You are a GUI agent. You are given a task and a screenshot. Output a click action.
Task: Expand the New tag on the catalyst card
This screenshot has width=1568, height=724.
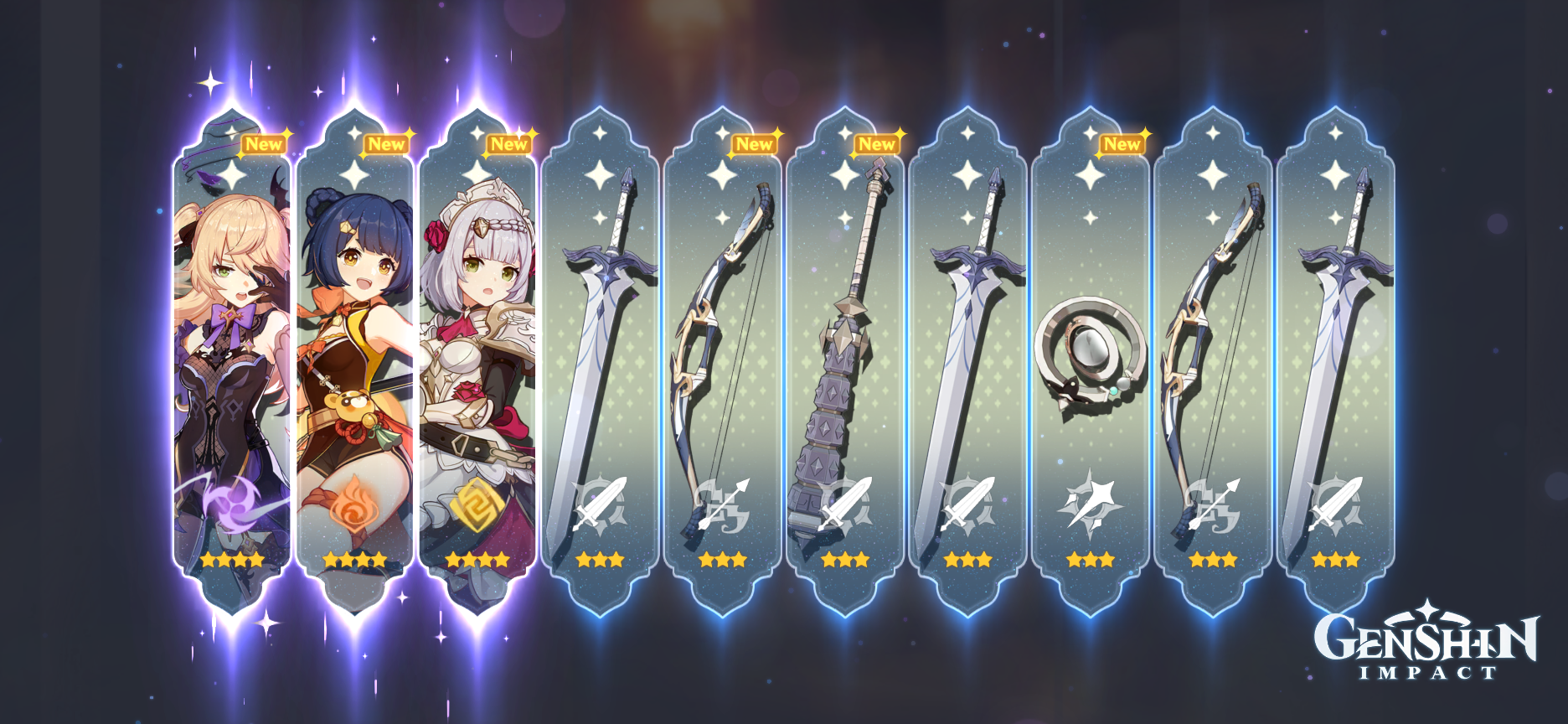pyautogui.click(x=1120, y=145)
